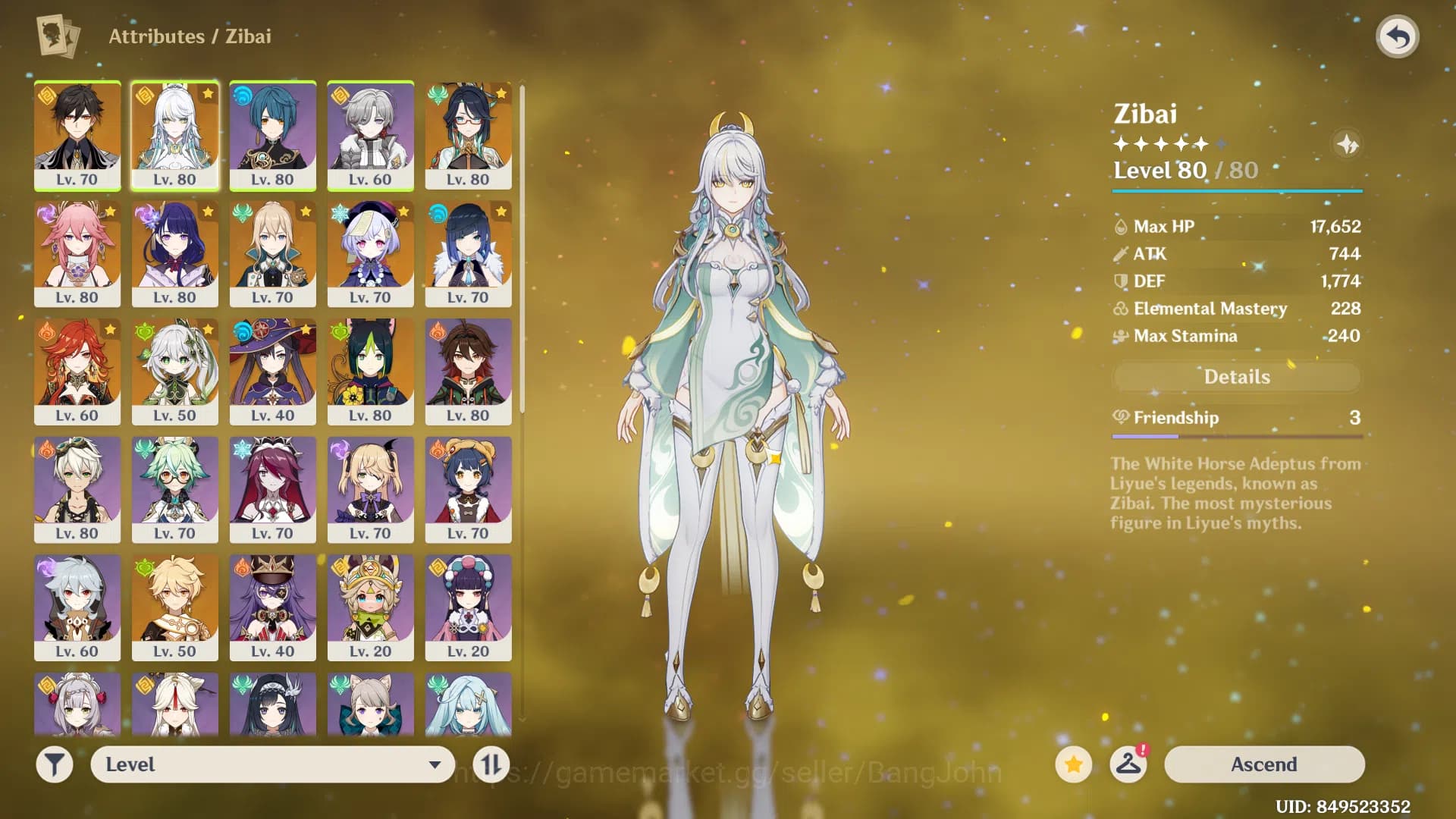Select the Raiden Shogun Lv. 80 portrait
The height and width of the screenshot is (819, 1456).
(174, 250)
